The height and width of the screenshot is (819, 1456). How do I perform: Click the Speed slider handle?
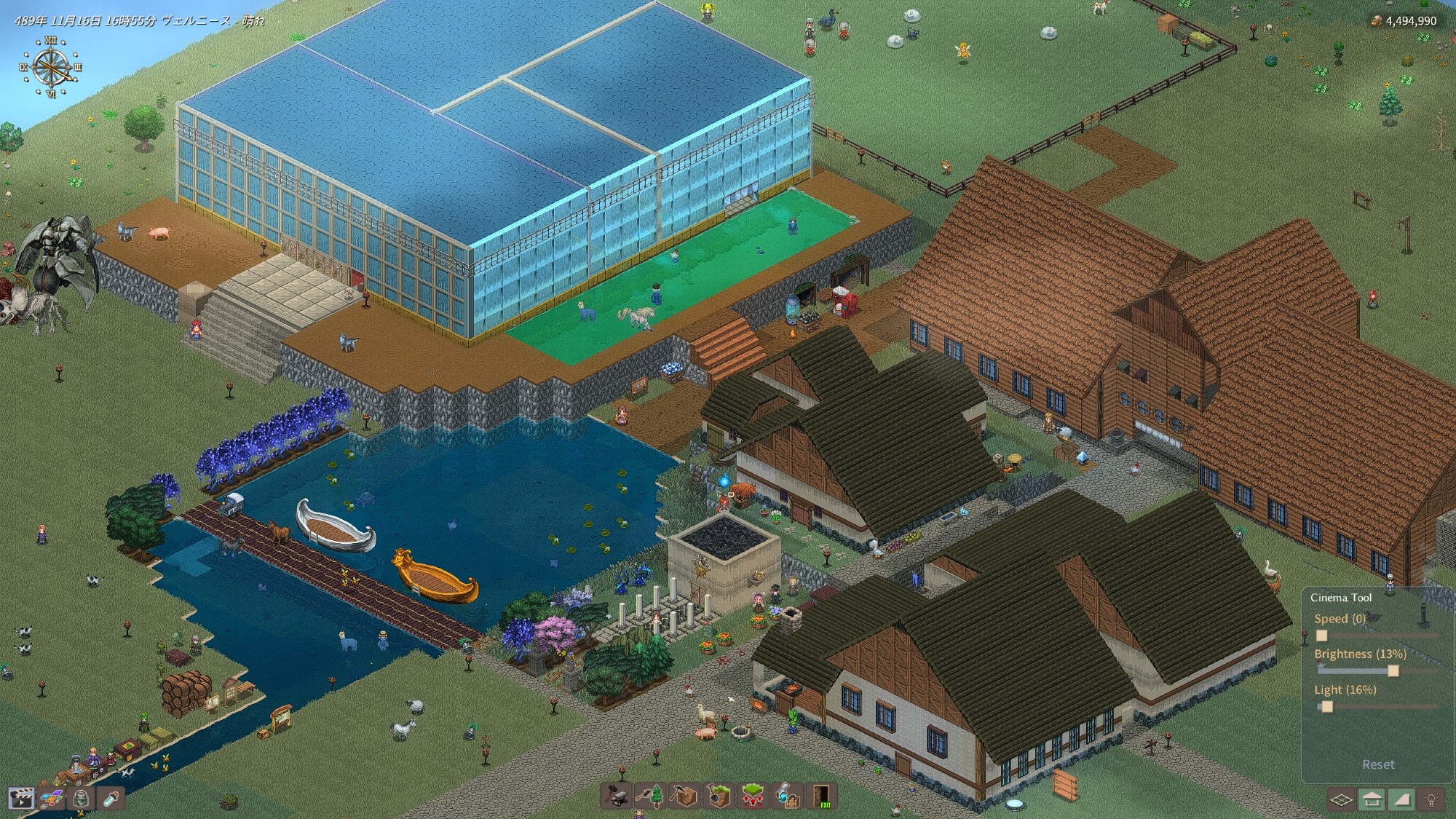(x=1321, y=636)
